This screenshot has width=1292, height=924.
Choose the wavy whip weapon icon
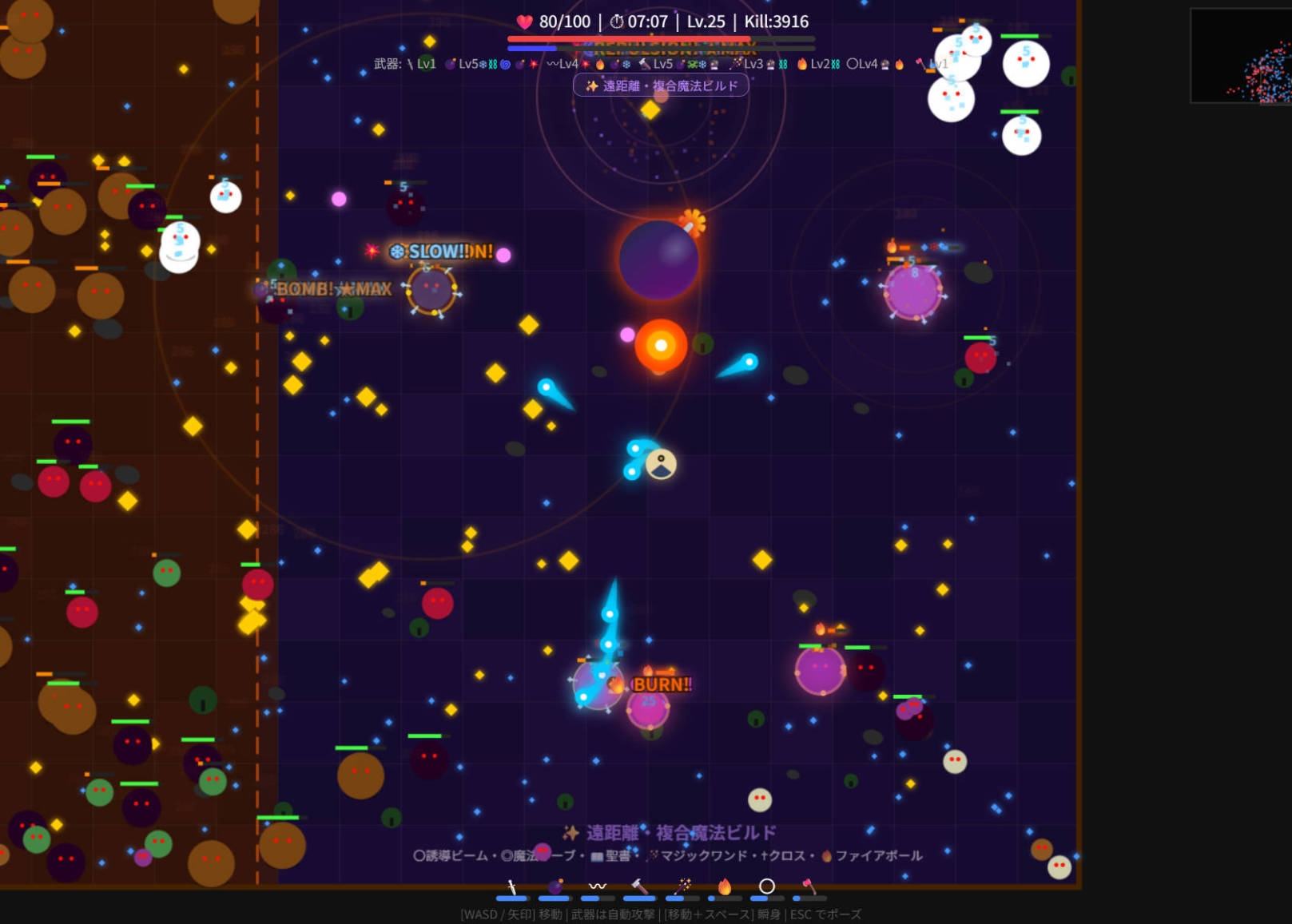tap(597, 886)
